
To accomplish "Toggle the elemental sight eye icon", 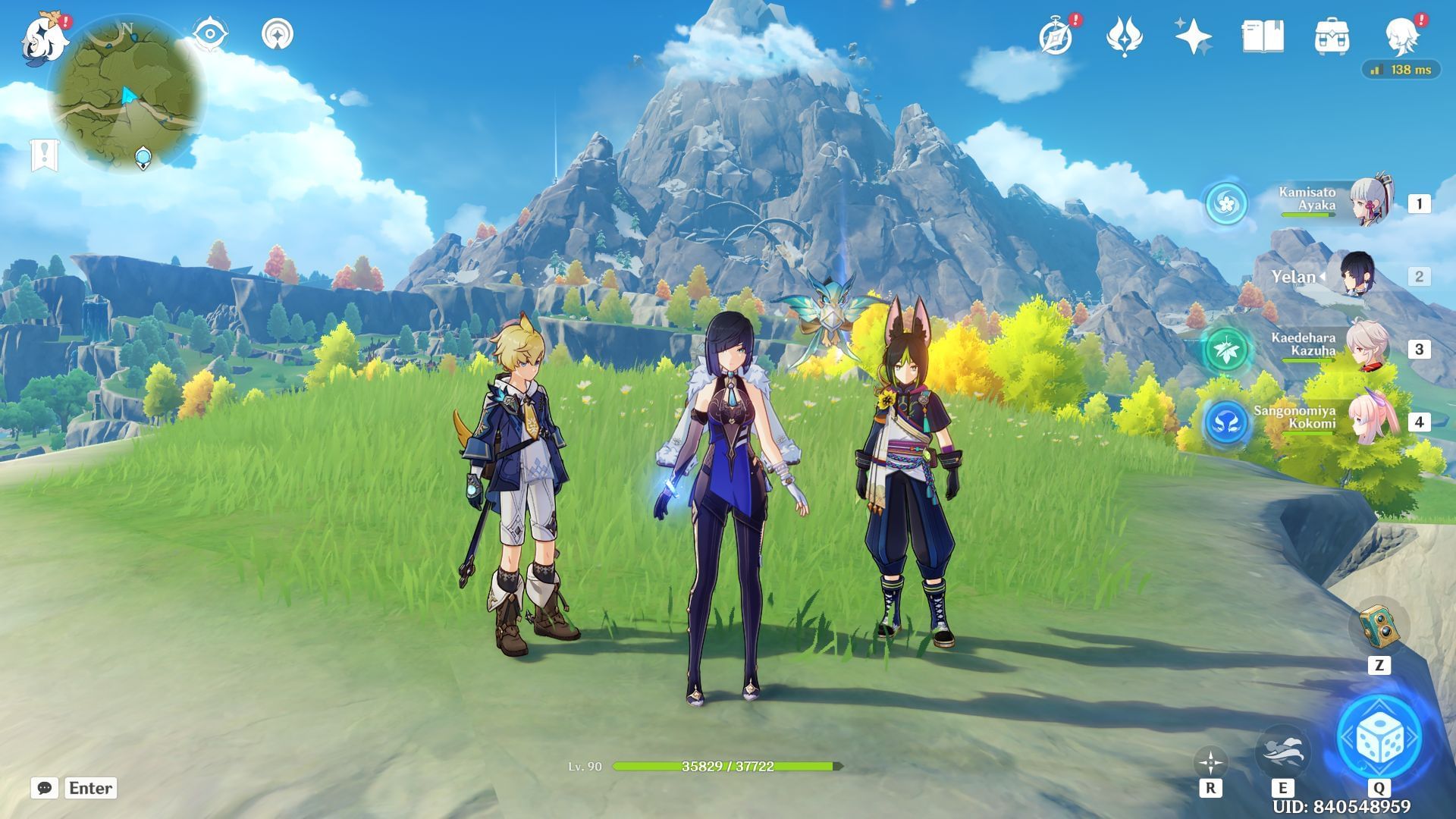I will tap(210, 35).
